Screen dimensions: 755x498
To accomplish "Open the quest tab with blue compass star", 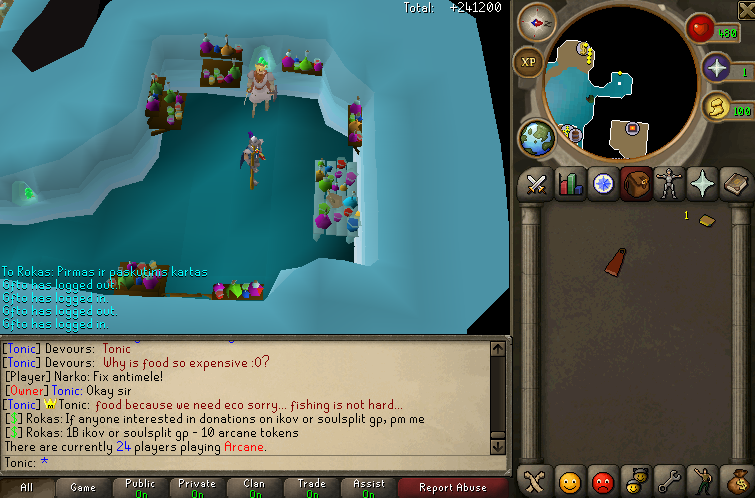I will tap(603, 184).
